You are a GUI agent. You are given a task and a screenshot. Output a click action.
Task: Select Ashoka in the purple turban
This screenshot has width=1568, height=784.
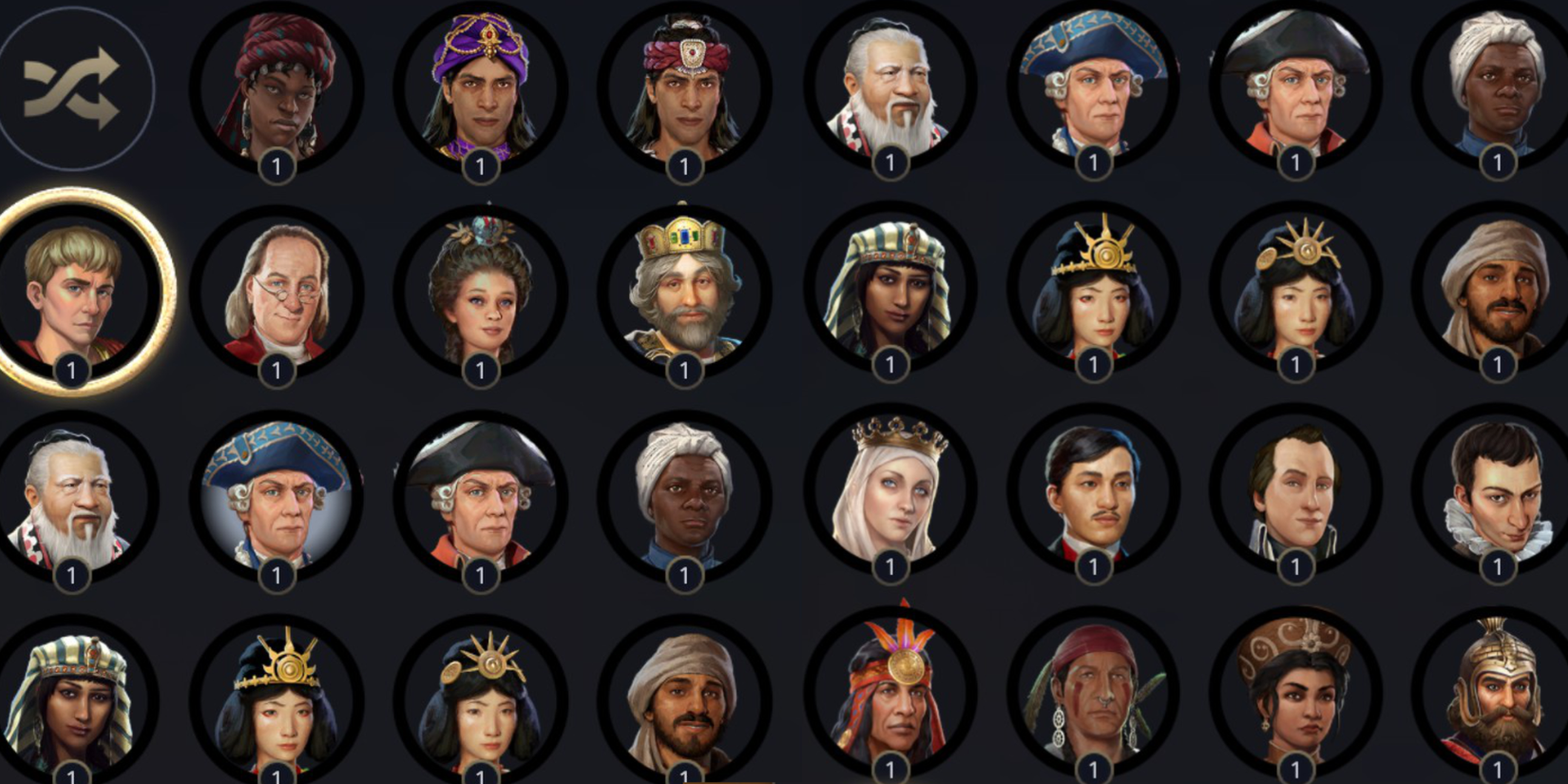(480, 86)
